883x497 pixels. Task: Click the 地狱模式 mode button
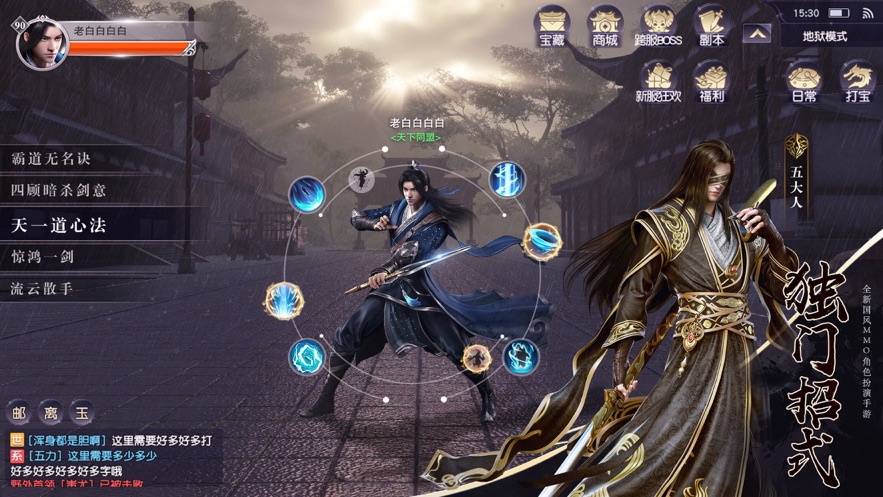tap(824, 37)
